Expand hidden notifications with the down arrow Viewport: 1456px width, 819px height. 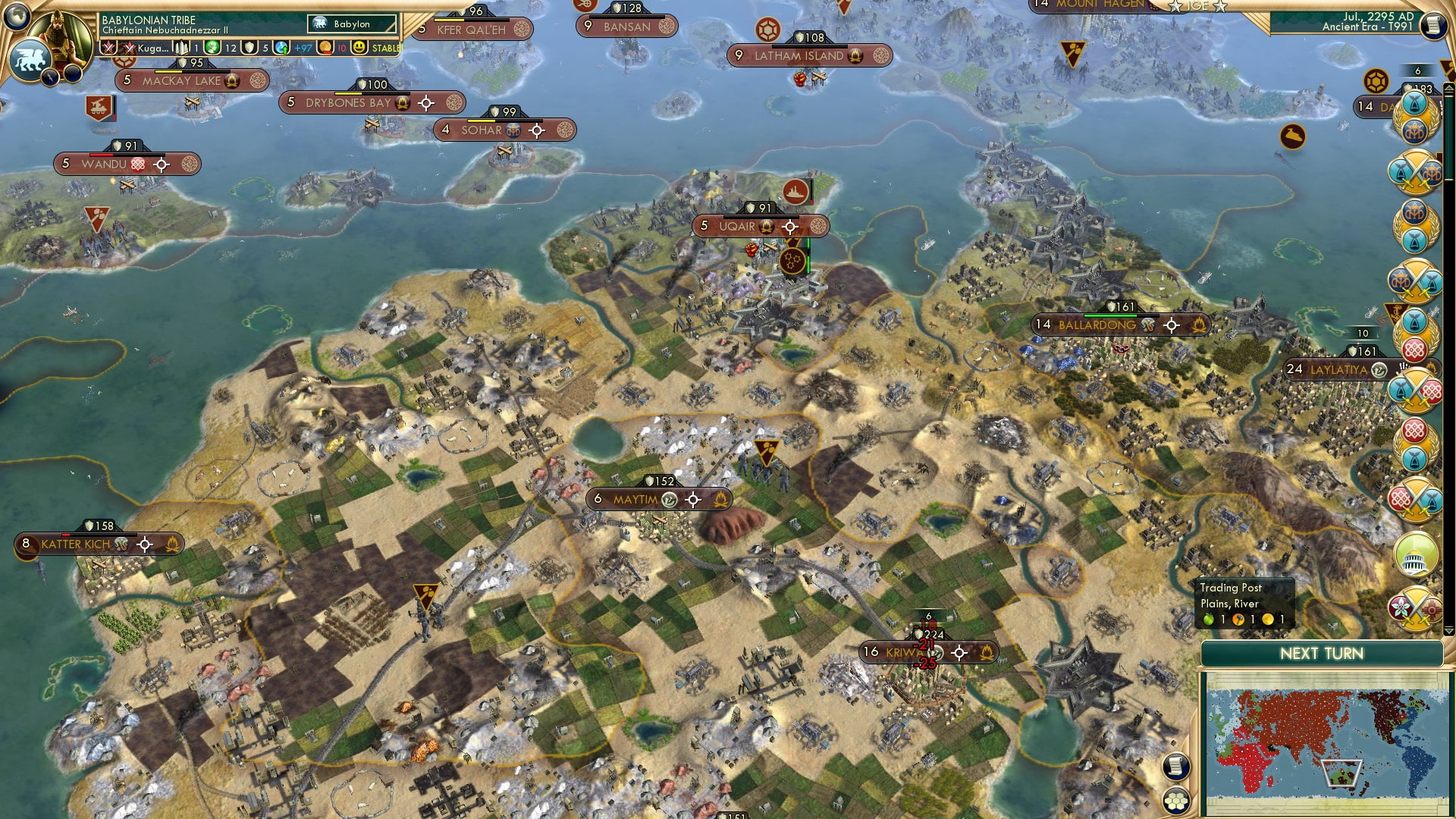pos(1448,630)
